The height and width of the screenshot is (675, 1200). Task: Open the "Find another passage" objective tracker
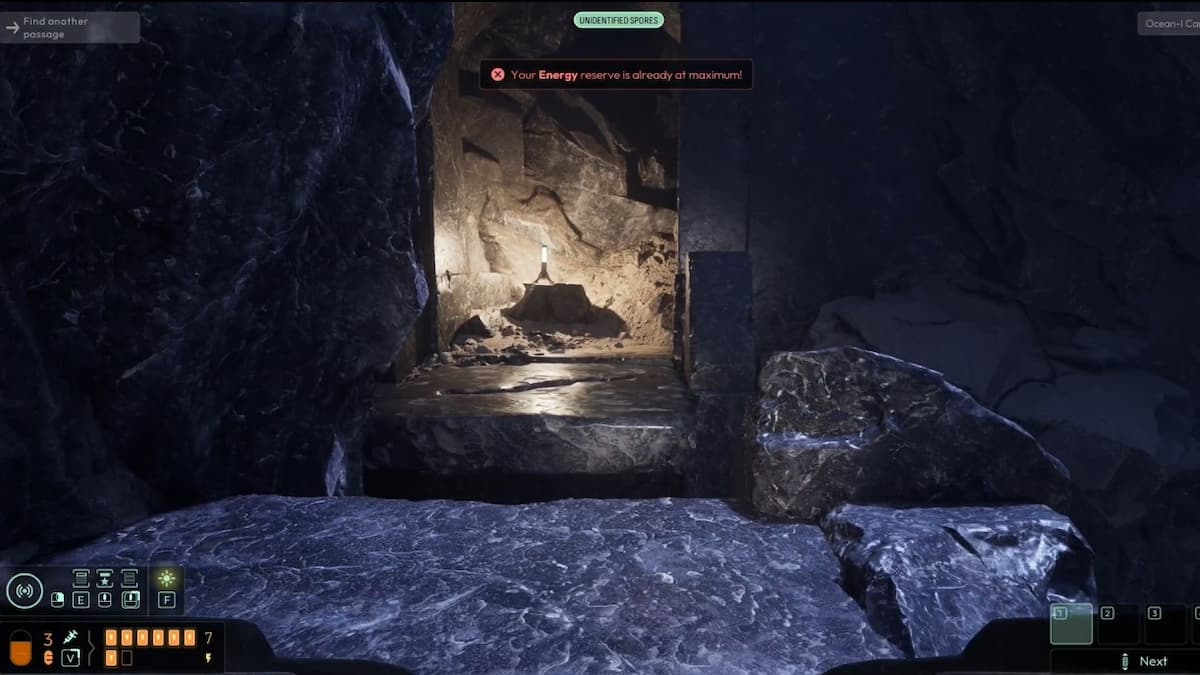[68, 27]
